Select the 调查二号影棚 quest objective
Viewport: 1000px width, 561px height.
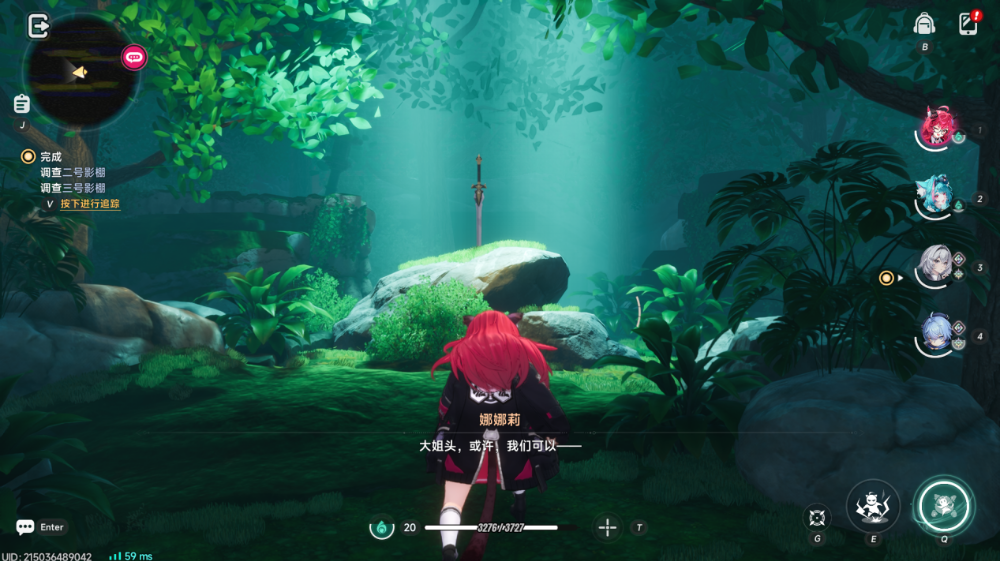click(73, 172)
